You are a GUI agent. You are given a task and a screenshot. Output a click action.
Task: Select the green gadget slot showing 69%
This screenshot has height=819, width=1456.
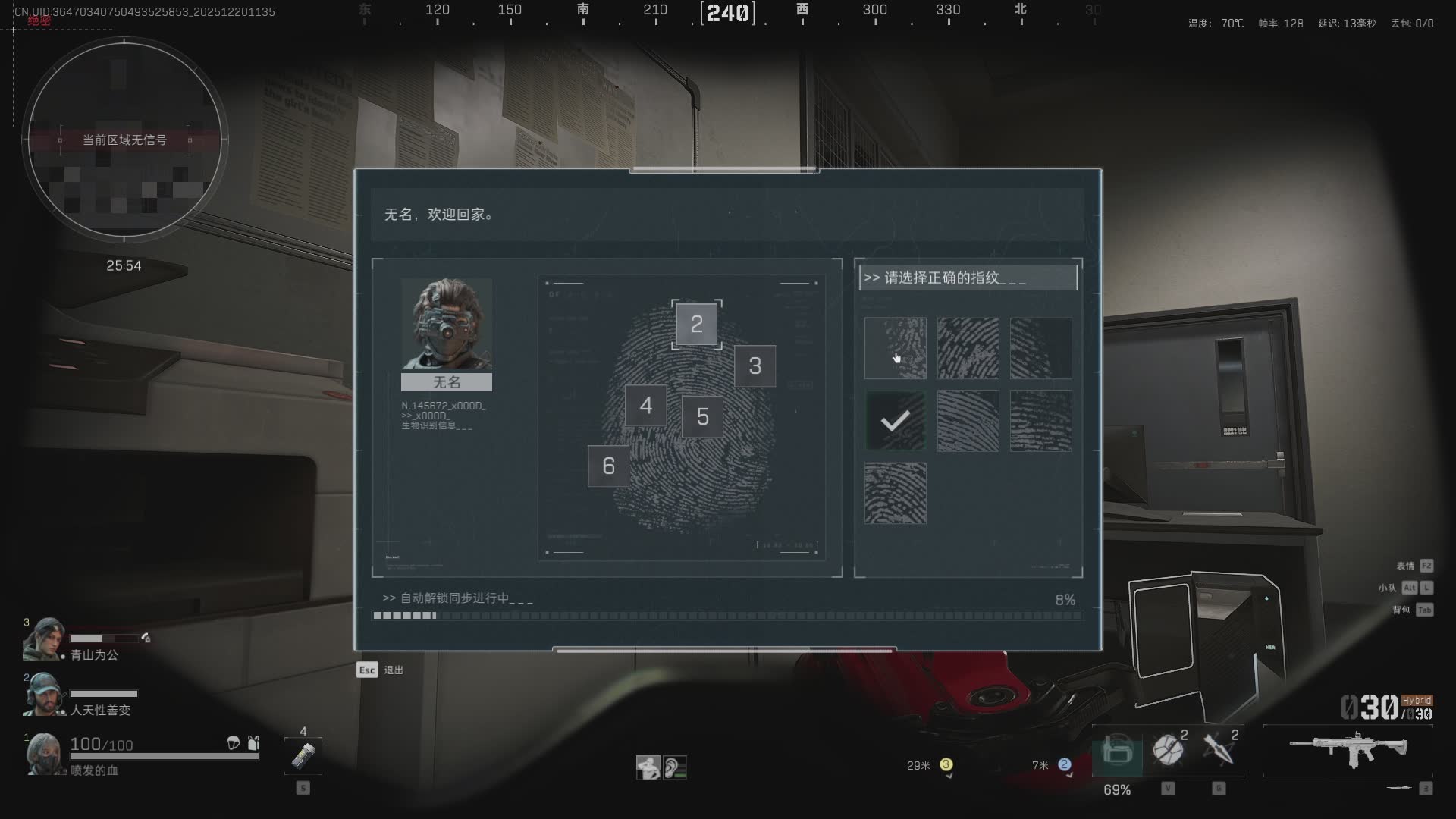[1117, 752]
